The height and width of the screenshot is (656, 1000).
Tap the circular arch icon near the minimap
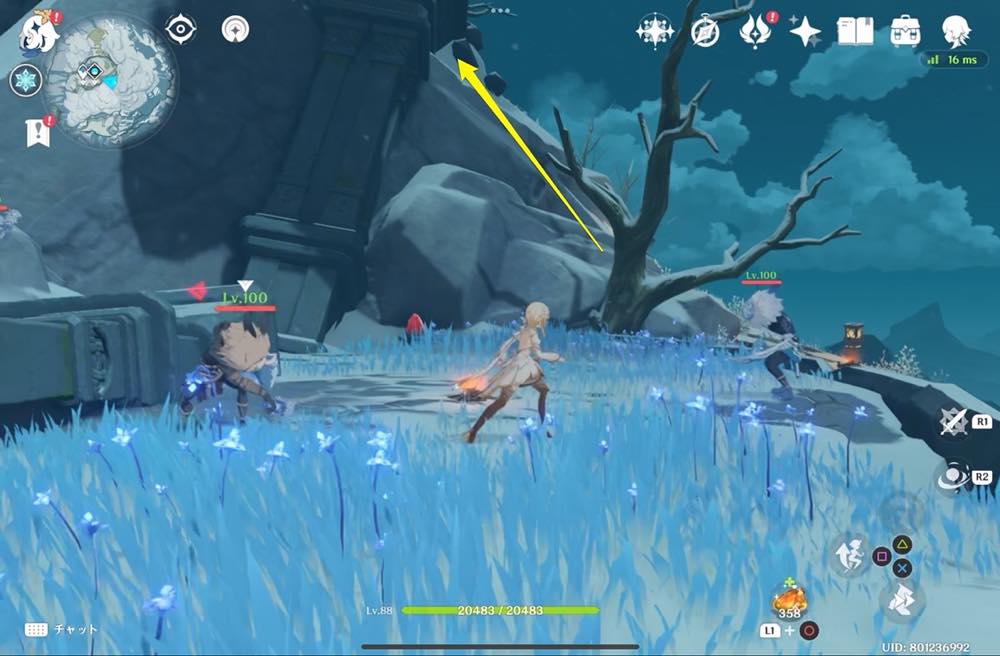pyautogui.click(x=236, y=29)
